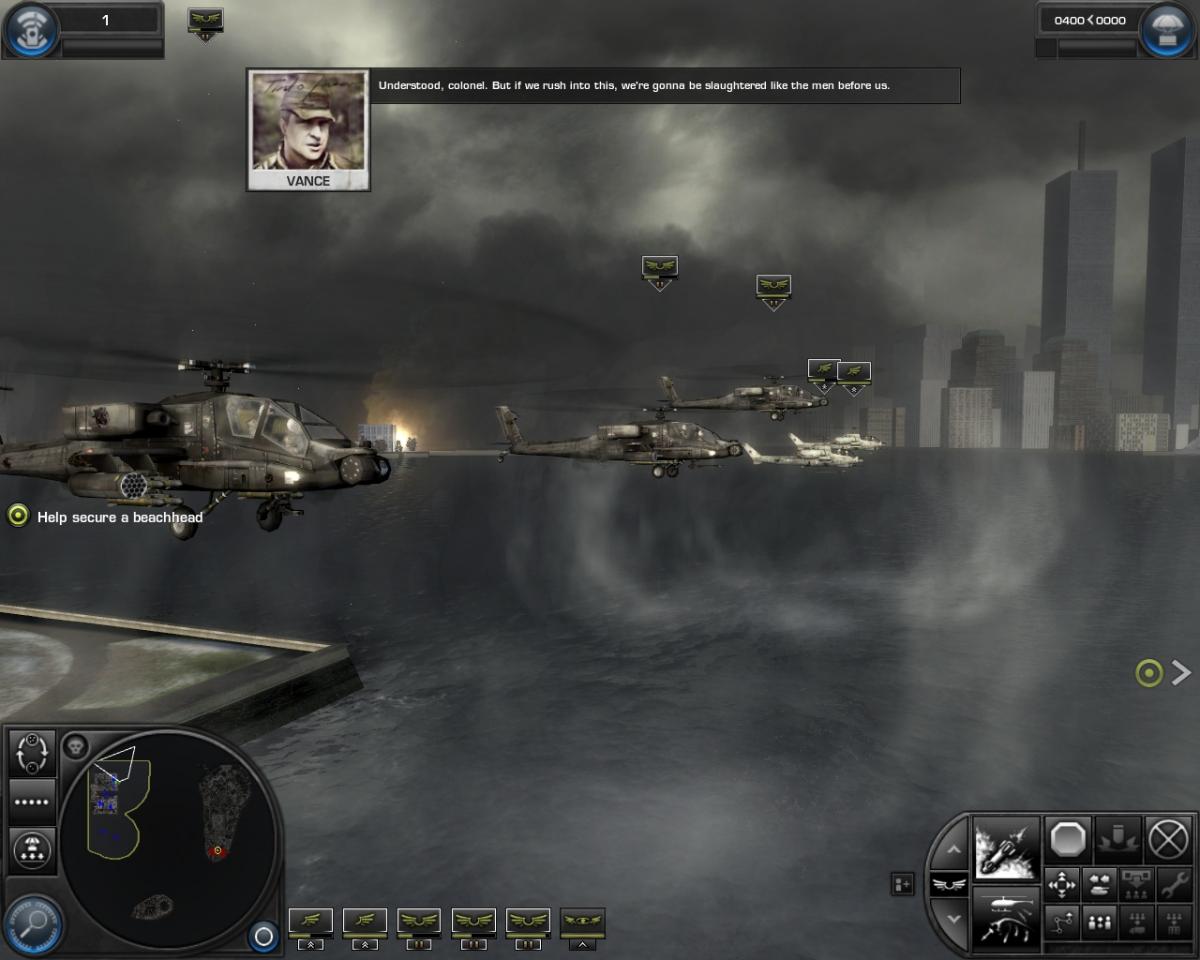Screen dimensions: 1200x960
Task: Select the waypoint path order button
Action: (1061, 922)
